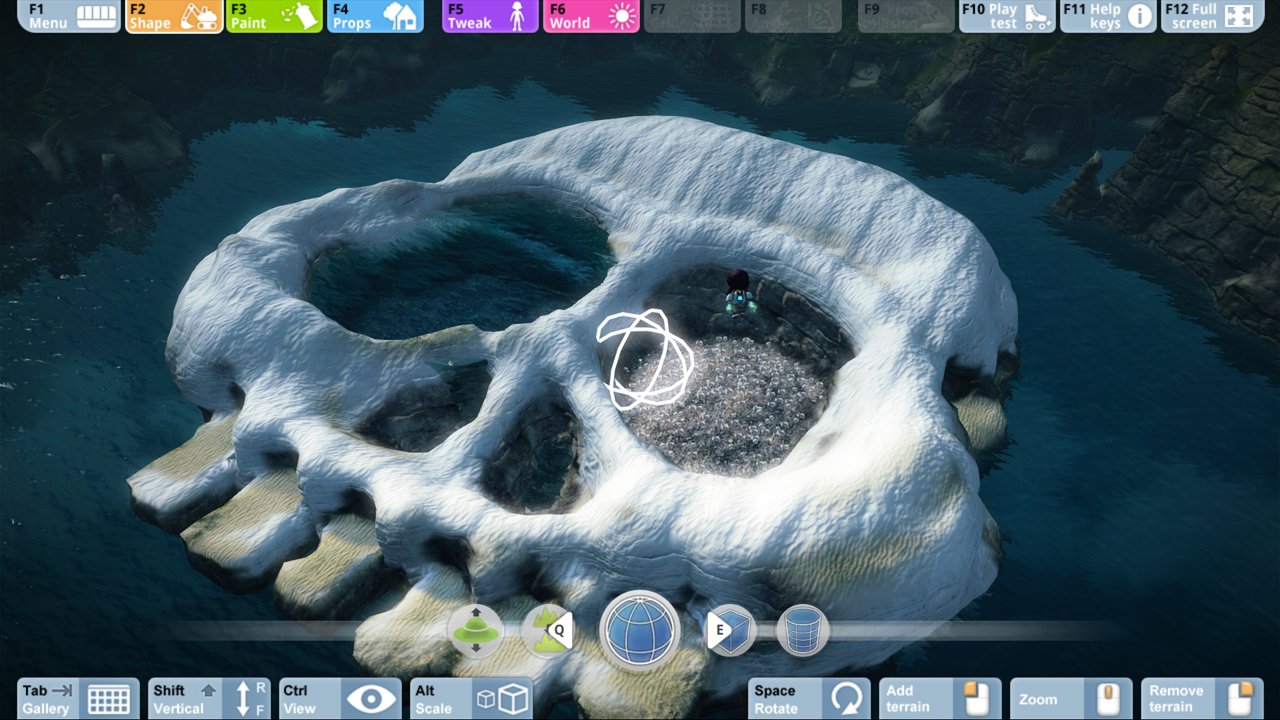Click the info icon on F11 Help keys

[1140, 15]
